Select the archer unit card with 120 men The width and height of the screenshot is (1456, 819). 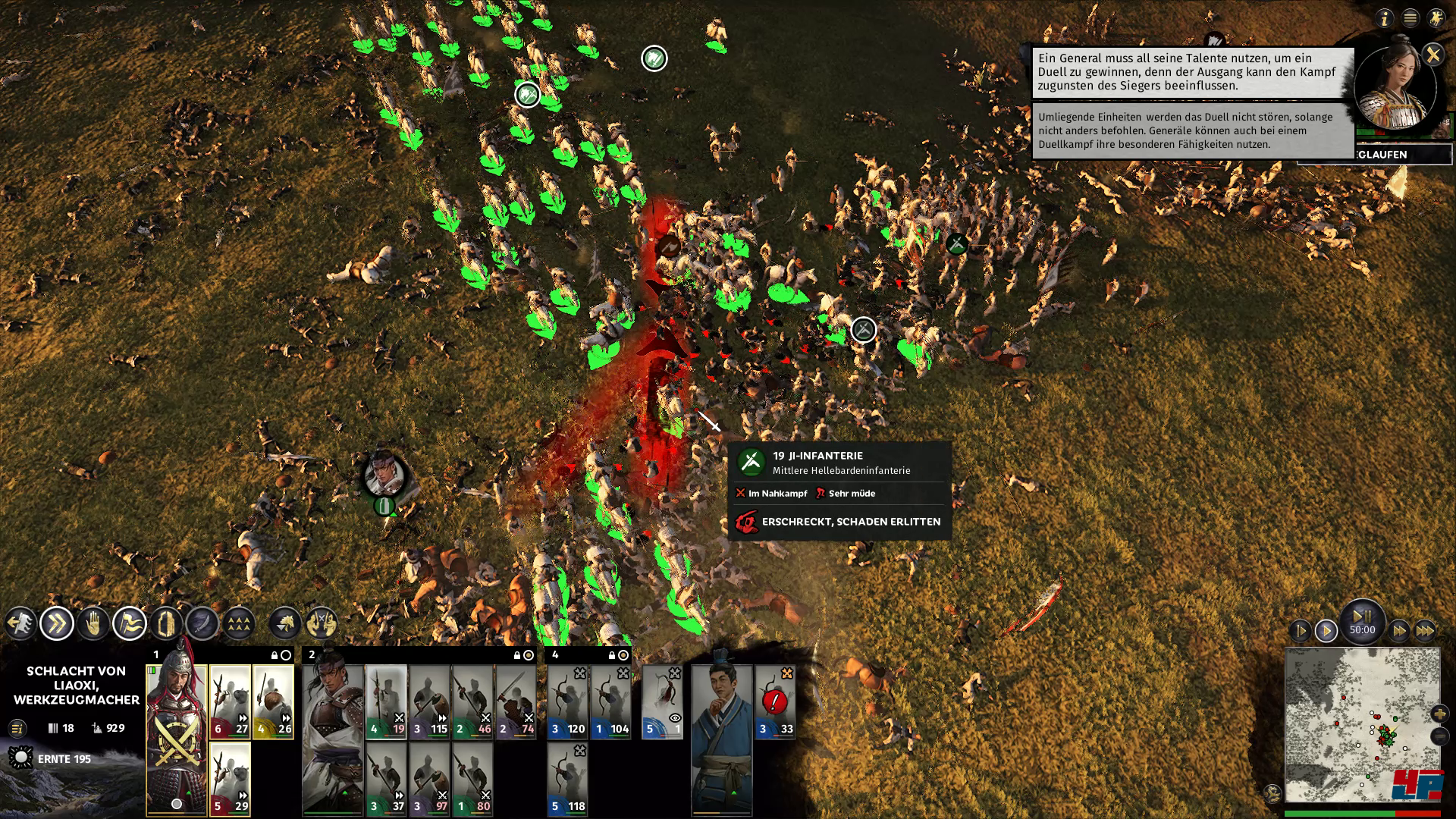[567, 701]
